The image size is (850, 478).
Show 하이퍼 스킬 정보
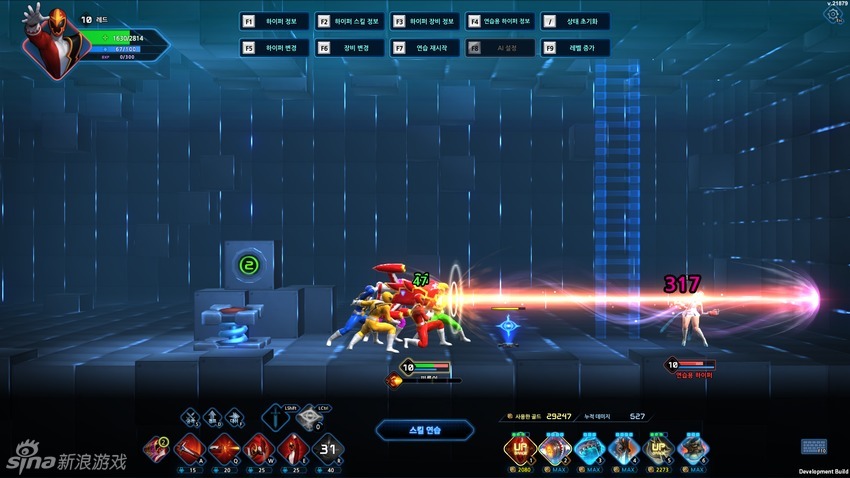click(x=350, y=21)
